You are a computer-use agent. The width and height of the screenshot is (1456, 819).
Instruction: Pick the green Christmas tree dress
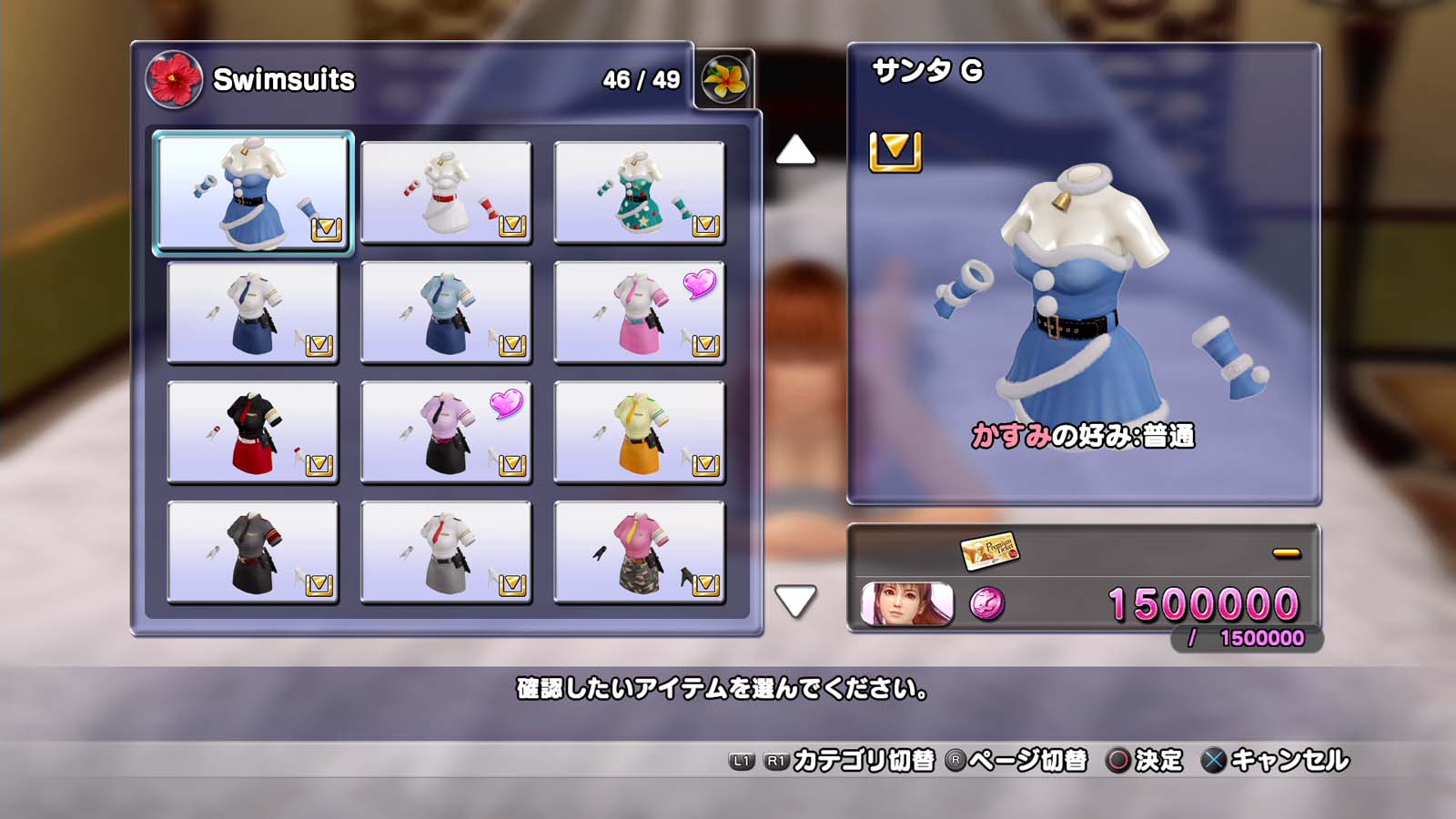point(639,192)
